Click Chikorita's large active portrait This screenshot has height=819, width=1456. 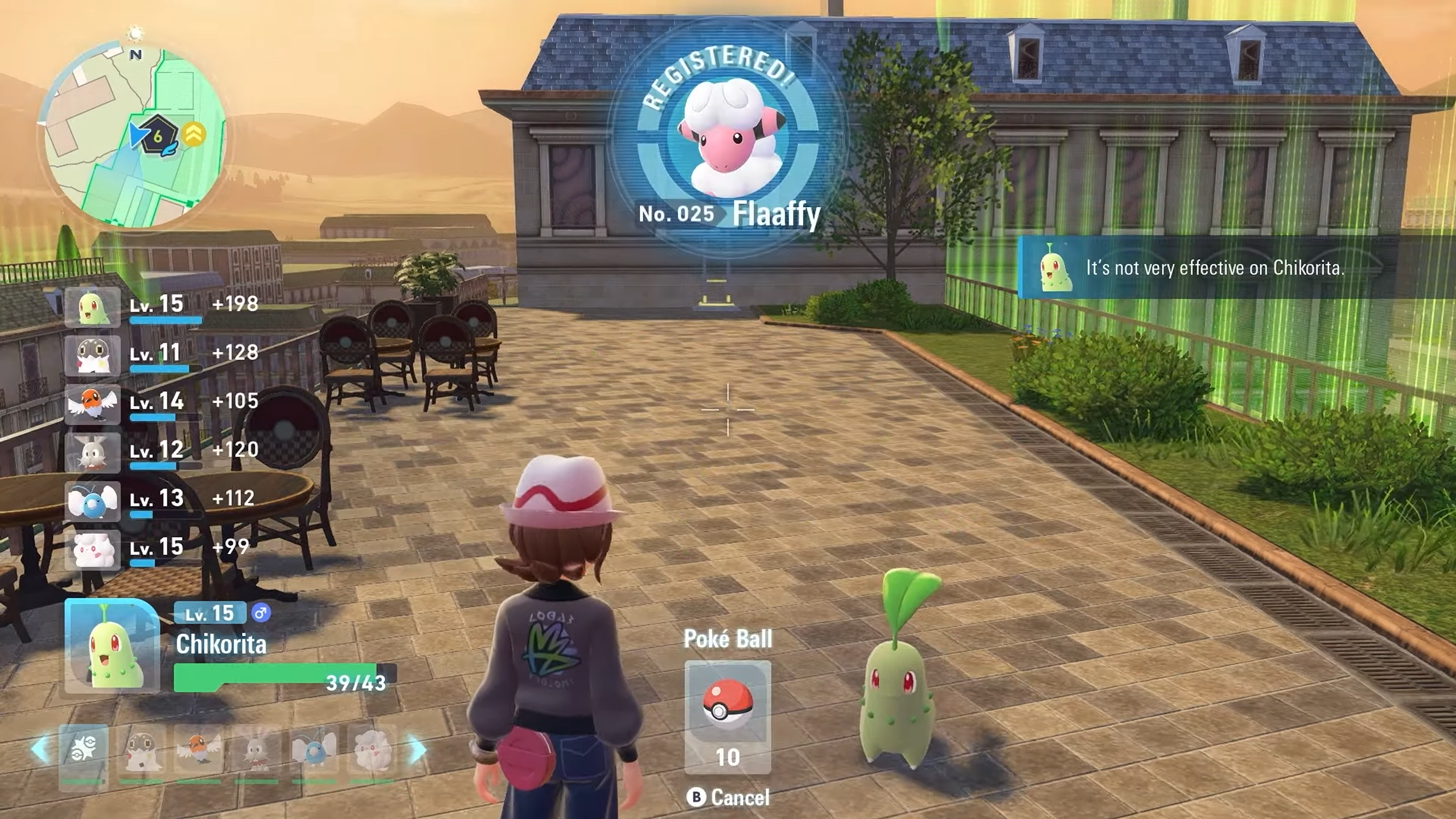click(112, 646)
